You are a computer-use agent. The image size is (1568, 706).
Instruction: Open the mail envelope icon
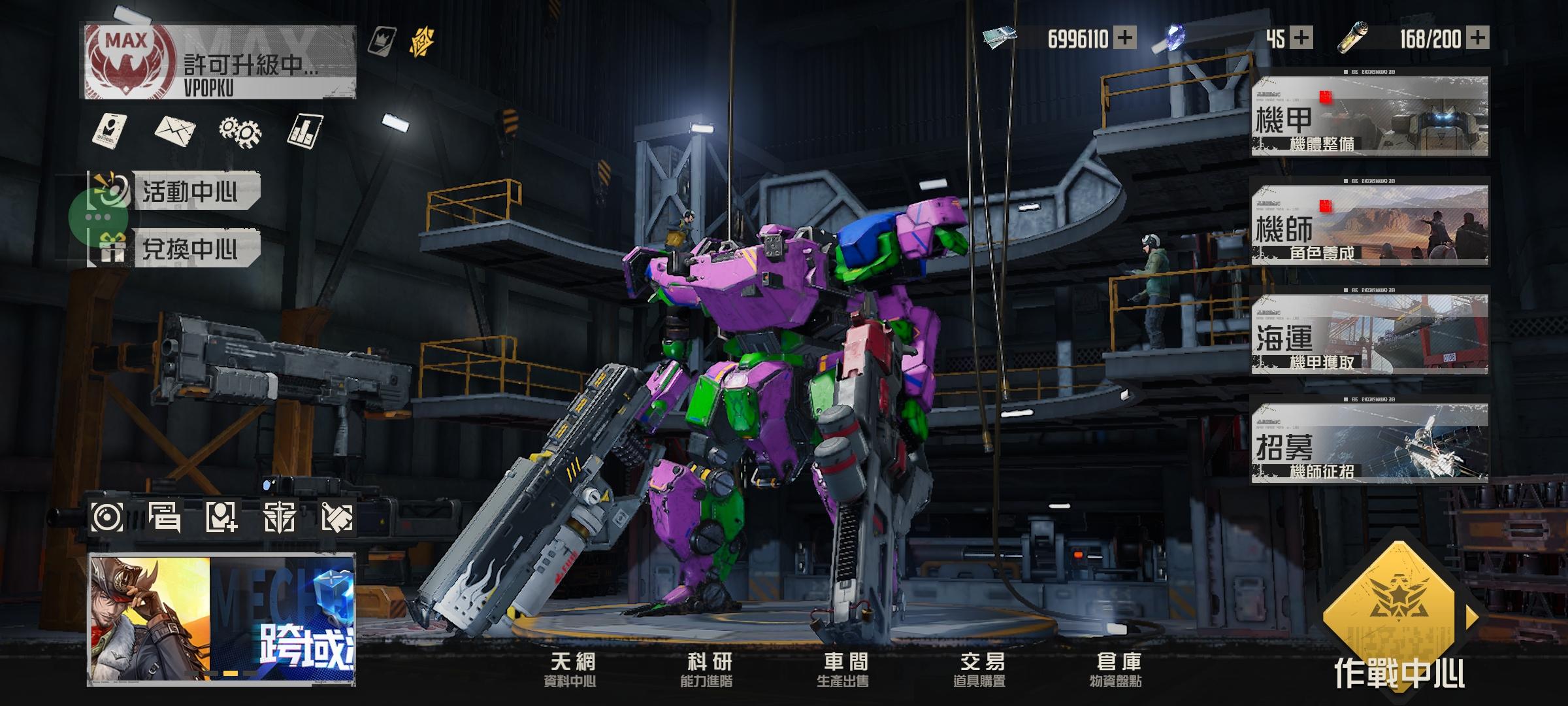pyautogui.click(x=175, y=130)
